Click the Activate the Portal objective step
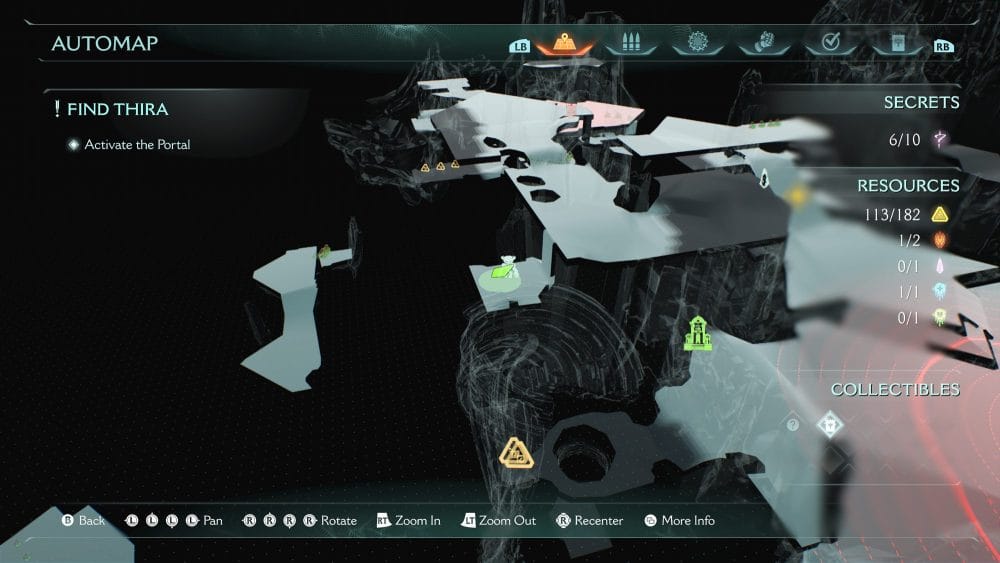 pyautogui.click(x=137, y=145)
